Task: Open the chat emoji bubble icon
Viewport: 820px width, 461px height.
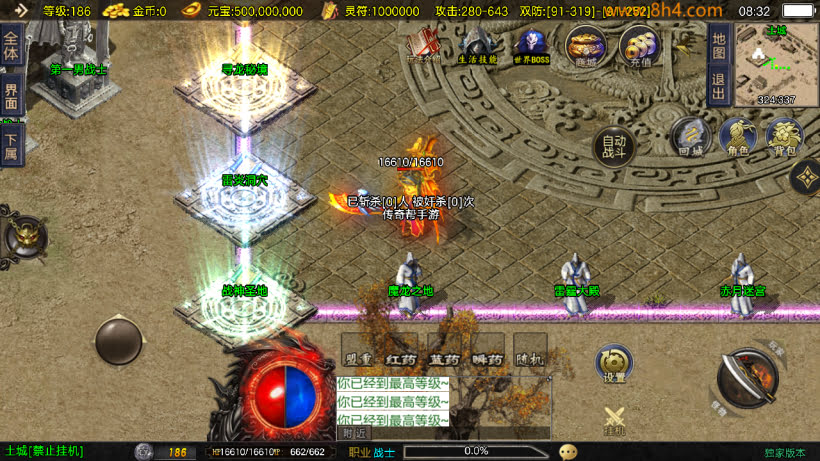Action: point(568,452)
